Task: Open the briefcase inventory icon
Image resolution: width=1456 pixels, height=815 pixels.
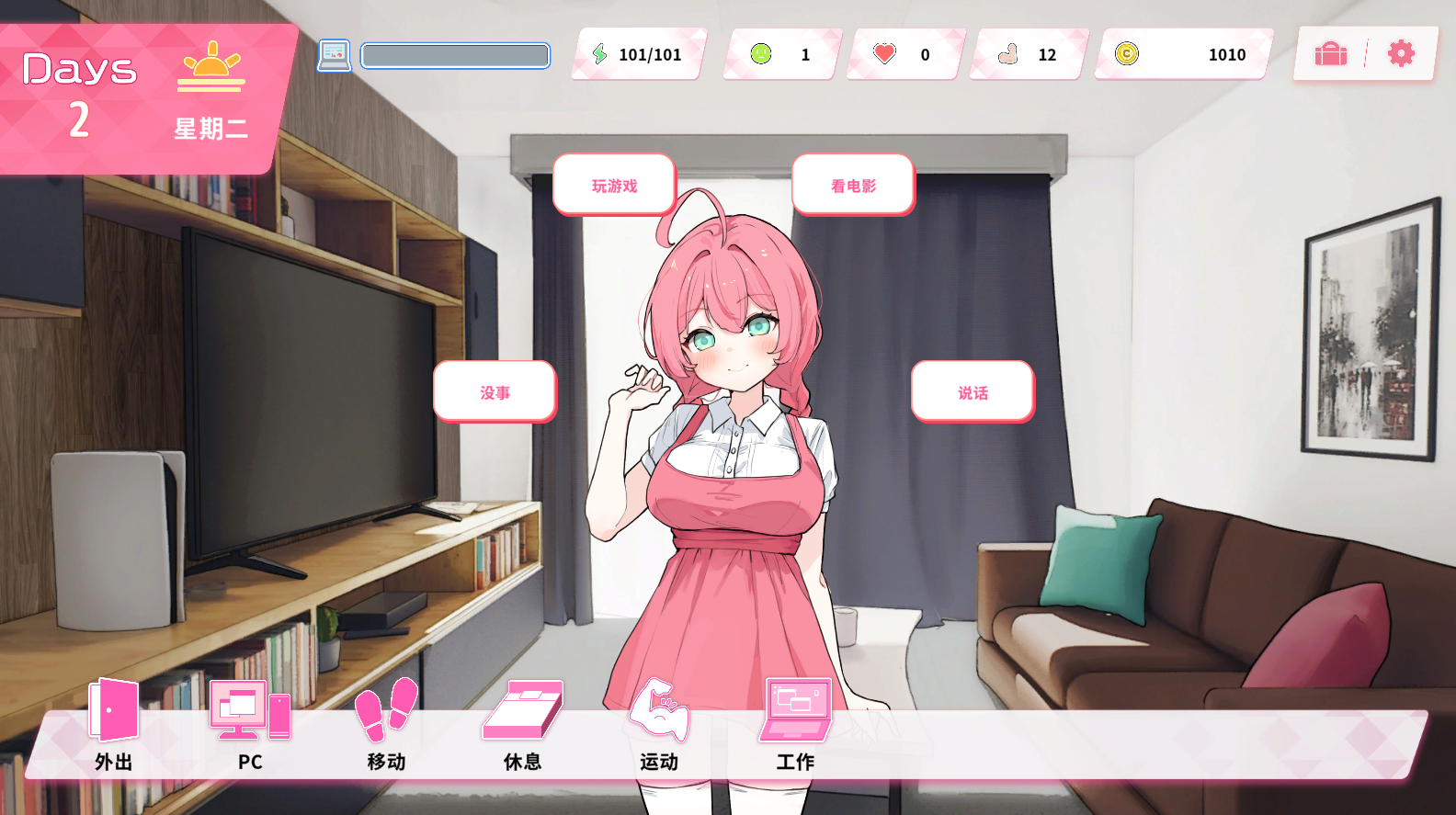Action: 1330,54
